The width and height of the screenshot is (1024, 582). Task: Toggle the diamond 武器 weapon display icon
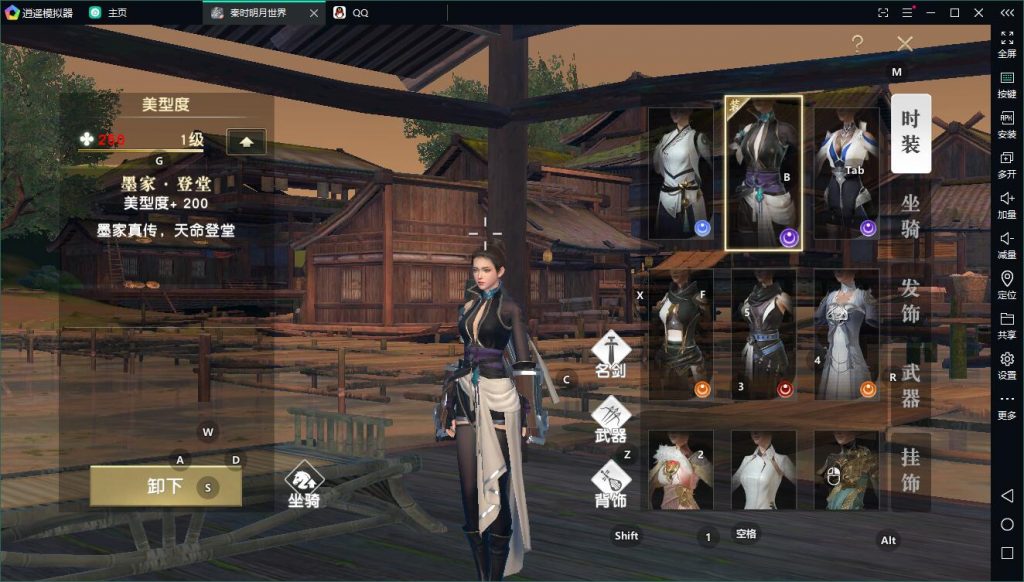pos(610,417)
